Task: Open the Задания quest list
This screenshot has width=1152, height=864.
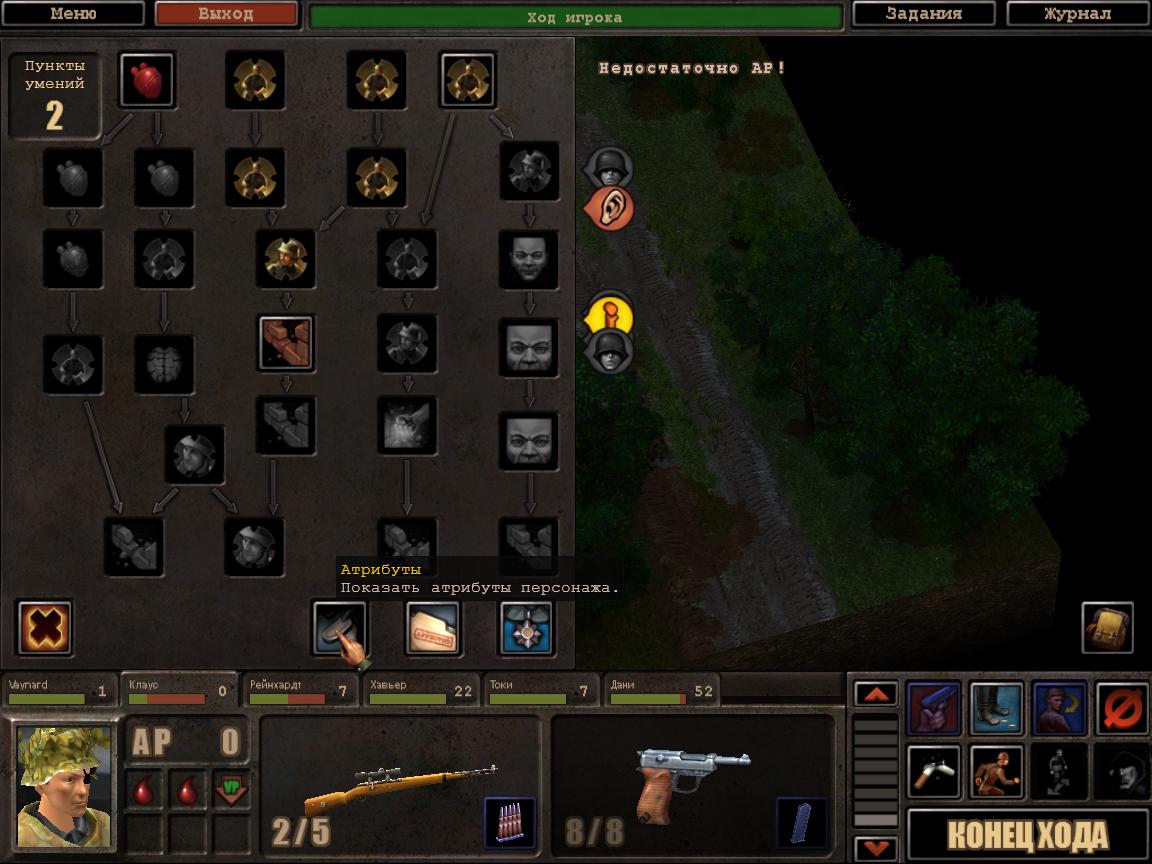Action: coord(923,14)
